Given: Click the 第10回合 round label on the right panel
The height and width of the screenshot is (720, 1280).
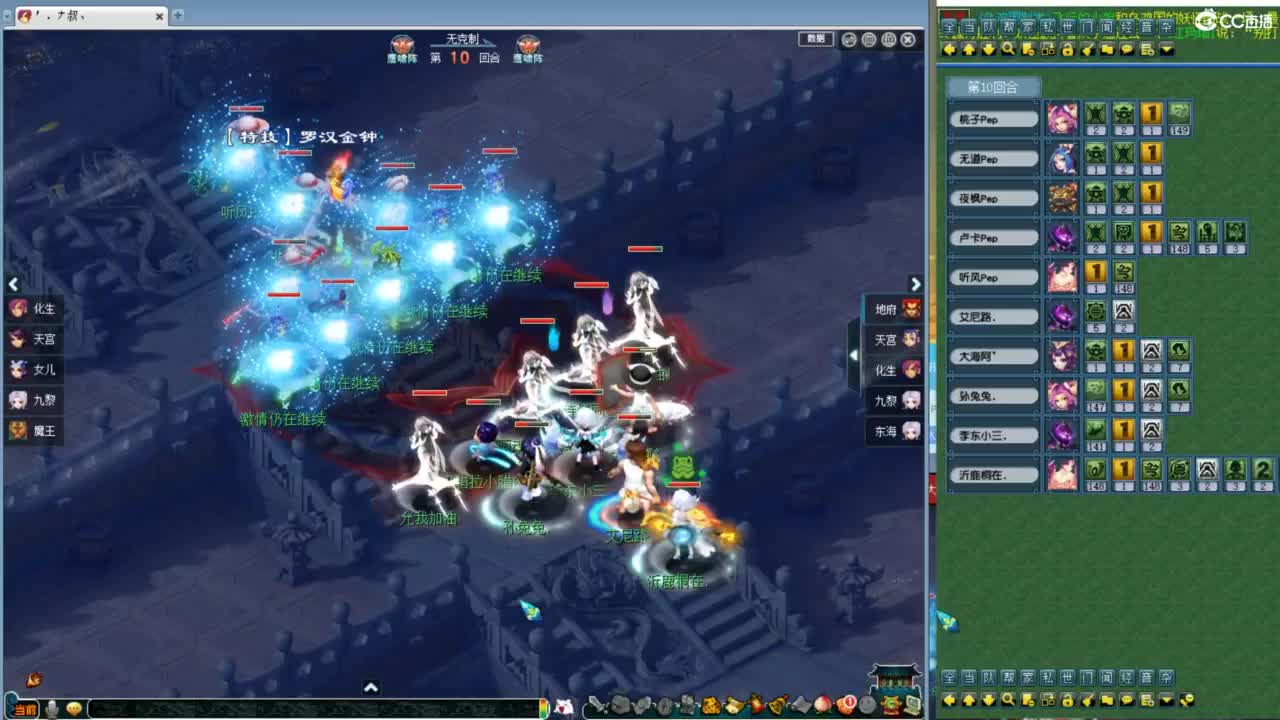Looking at the screenshot, I should pos(993,87).
